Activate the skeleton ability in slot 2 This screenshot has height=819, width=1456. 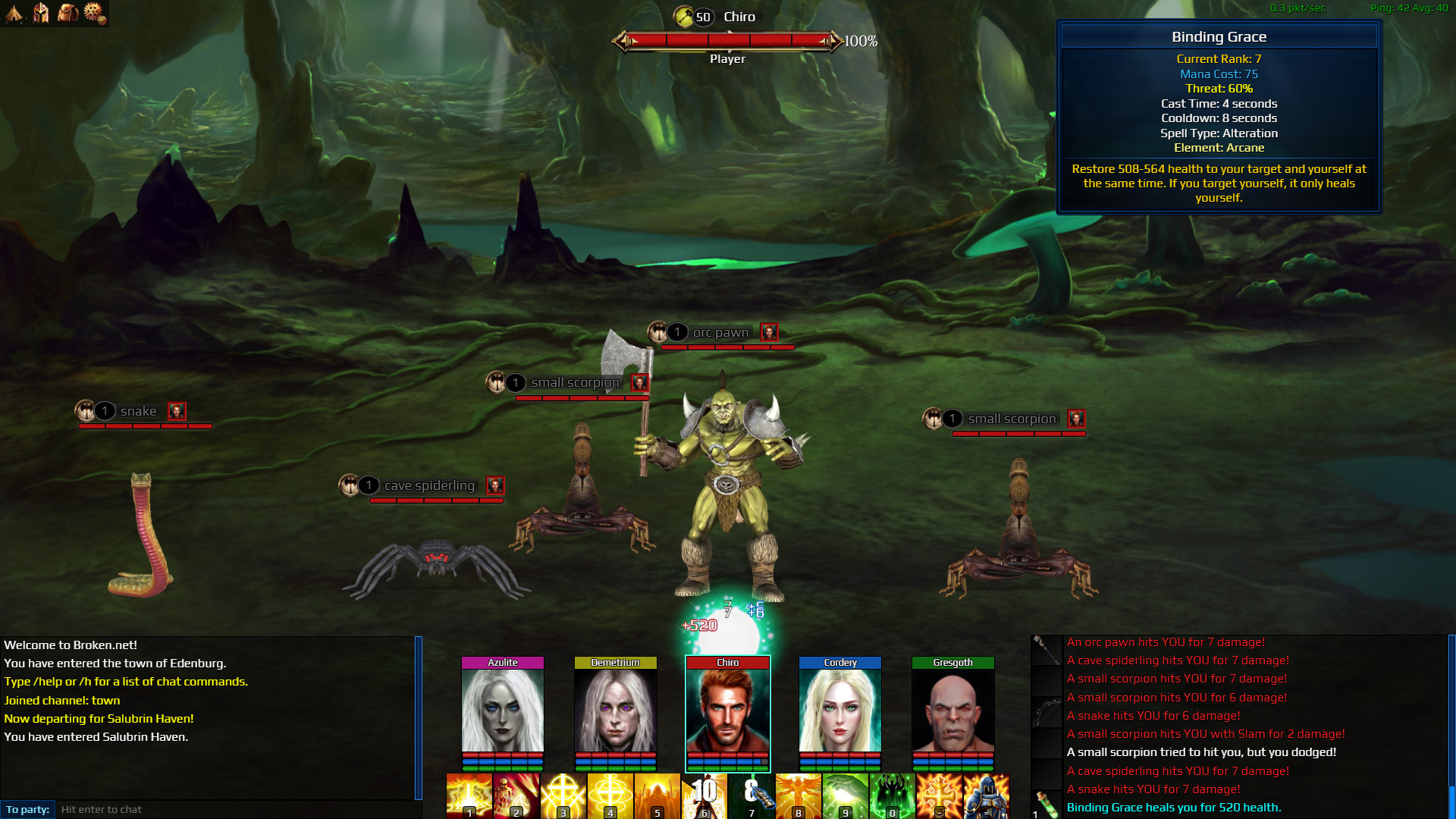pyautogui.click(x=516, y=795)
